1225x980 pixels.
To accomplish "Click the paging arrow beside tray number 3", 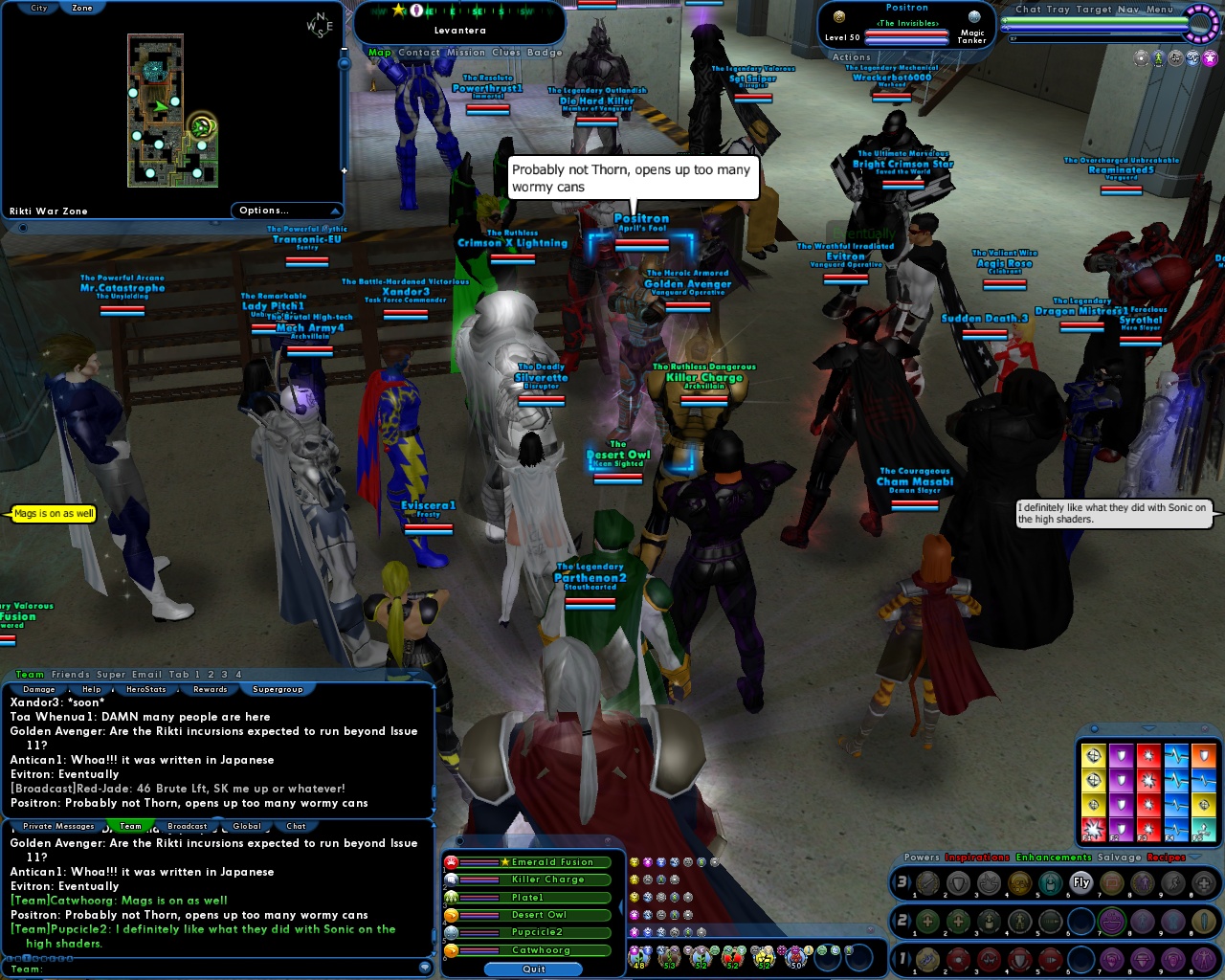I will pyautogui.click(x=910, y=882).
